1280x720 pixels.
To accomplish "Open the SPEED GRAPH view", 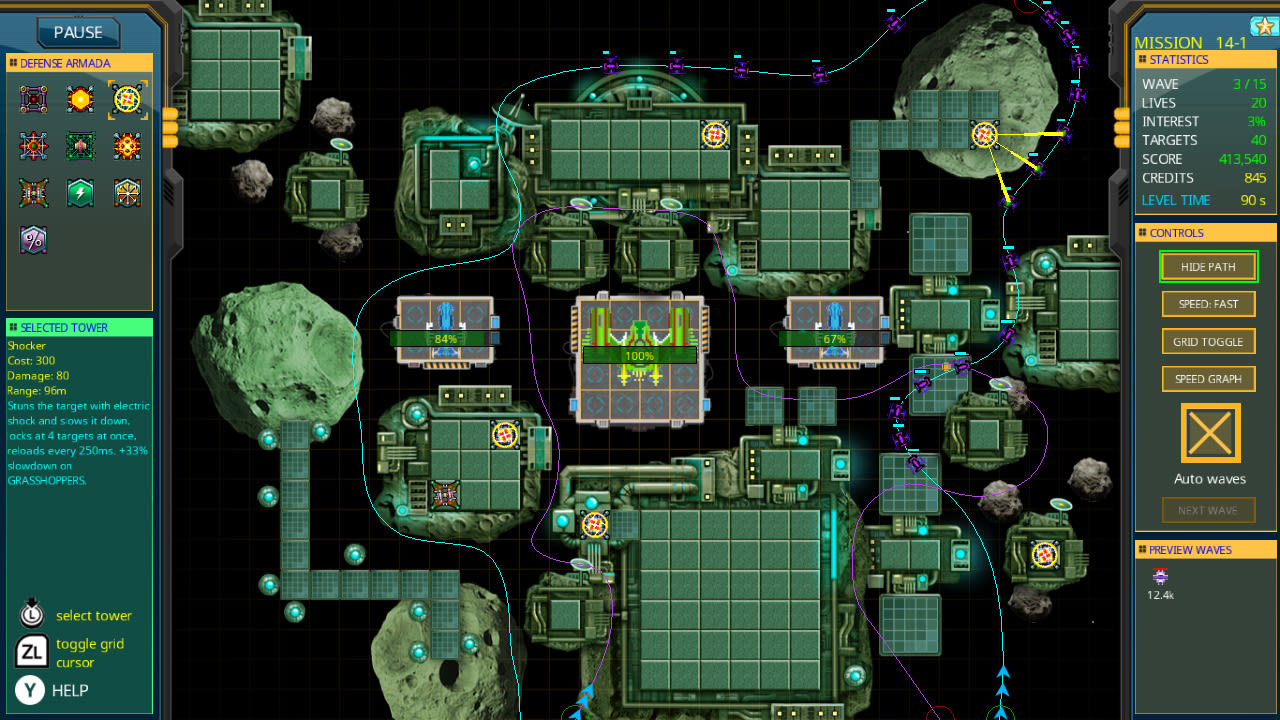I will pos(1208,378).
